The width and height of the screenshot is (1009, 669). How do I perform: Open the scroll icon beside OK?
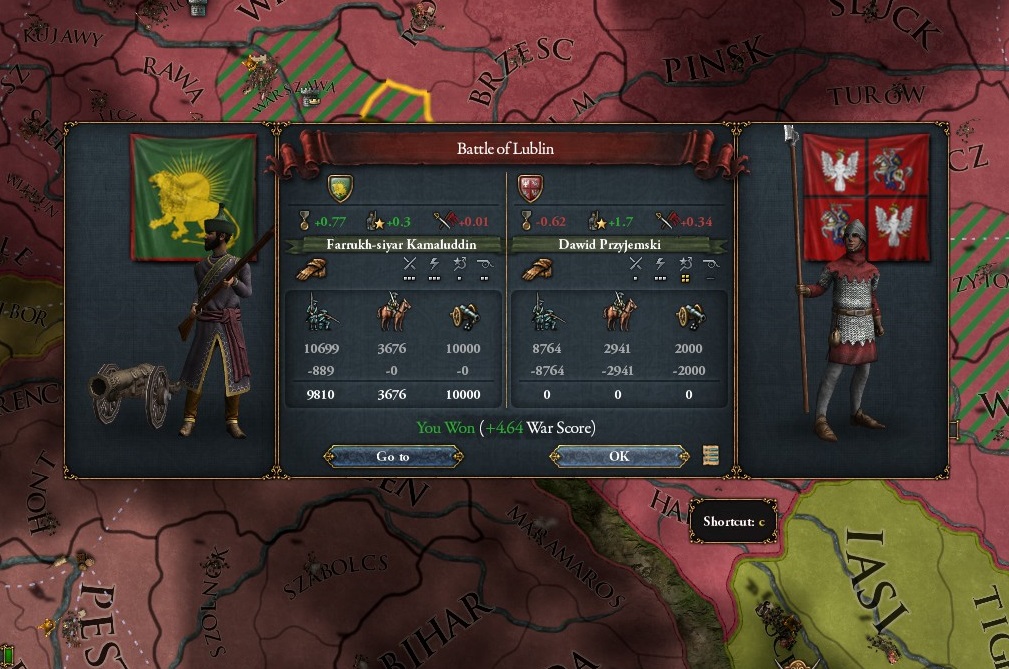coord(711,455)
